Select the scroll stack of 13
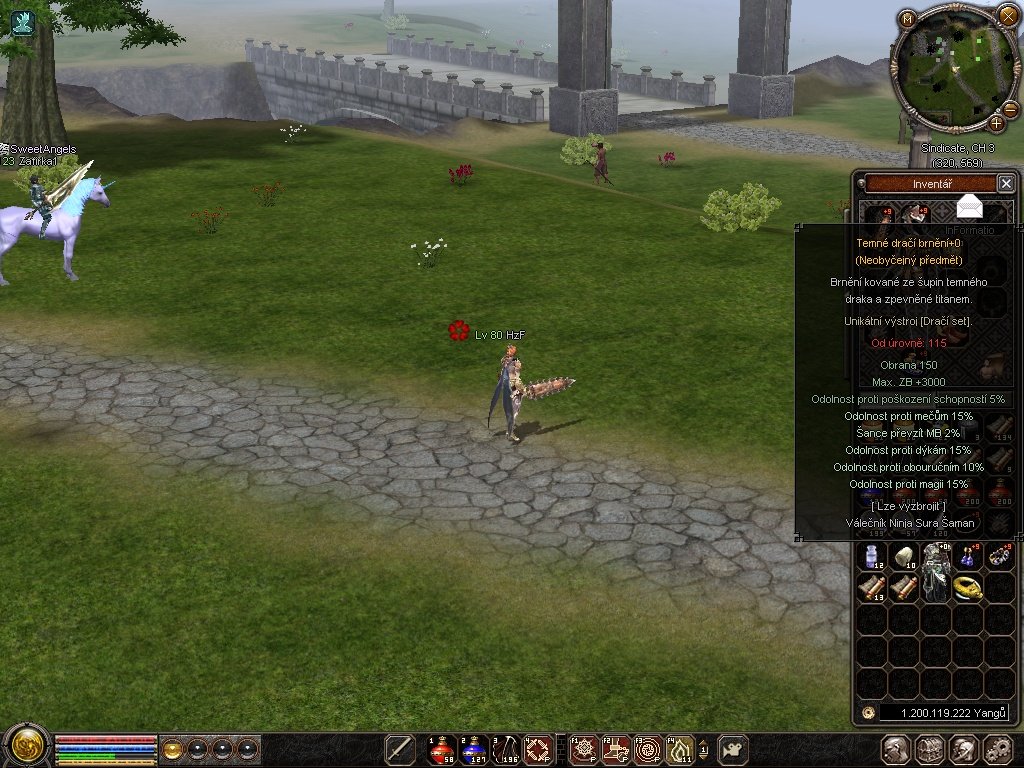The image size is (1024, 768). point(873,588)
